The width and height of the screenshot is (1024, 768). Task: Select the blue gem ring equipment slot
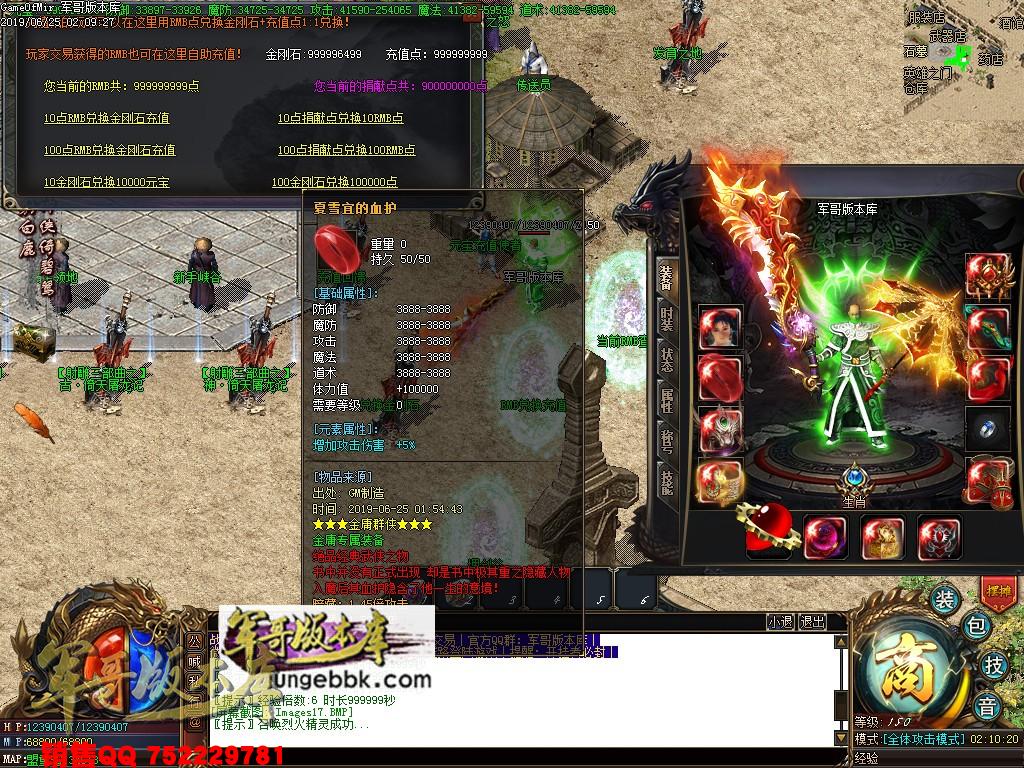point(986,428)
